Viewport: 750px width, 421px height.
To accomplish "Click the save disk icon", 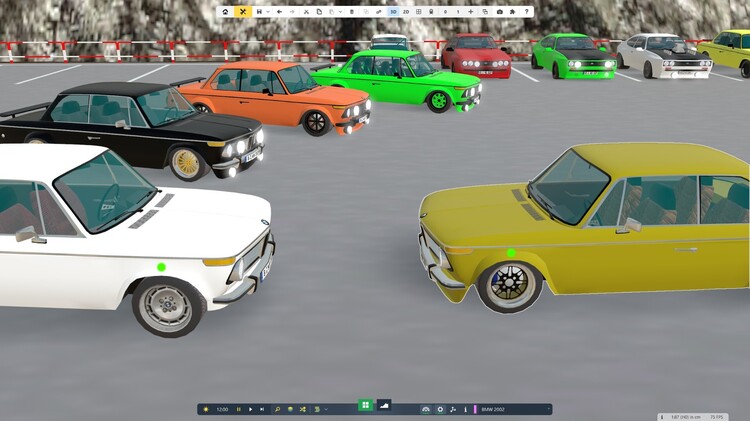I will [259, 11].
